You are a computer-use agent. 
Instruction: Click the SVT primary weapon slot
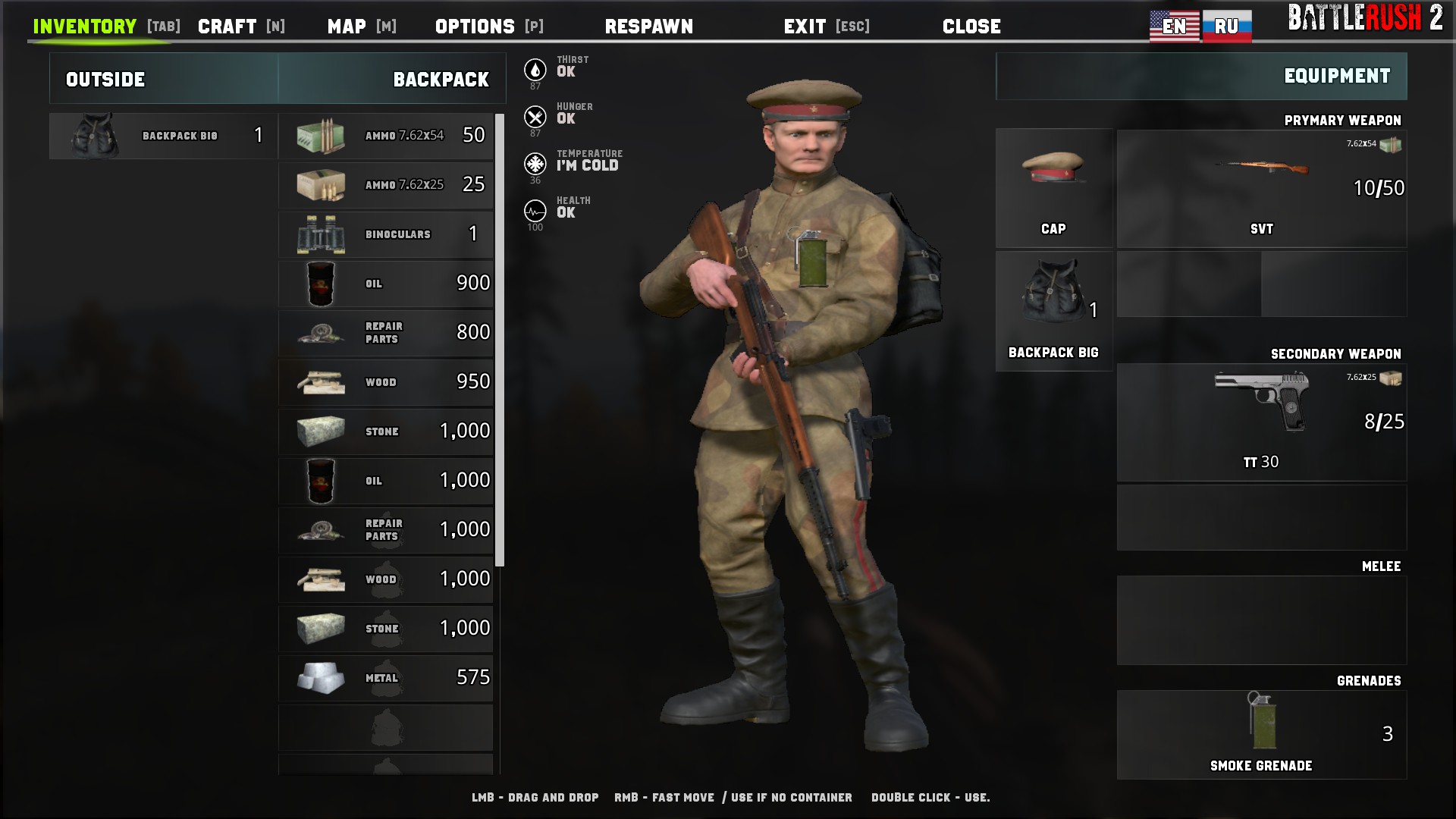1261,188
